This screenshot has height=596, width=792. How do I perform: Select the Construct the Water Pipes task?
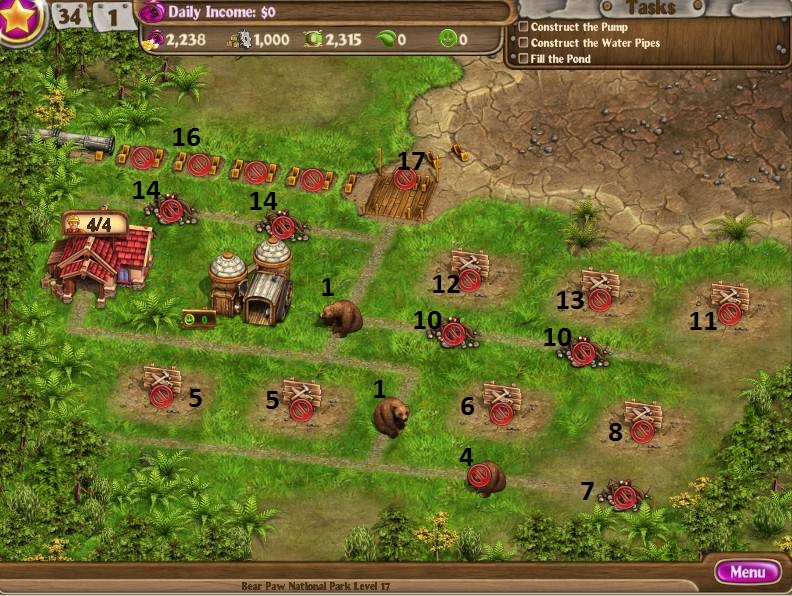click(594, 43)
